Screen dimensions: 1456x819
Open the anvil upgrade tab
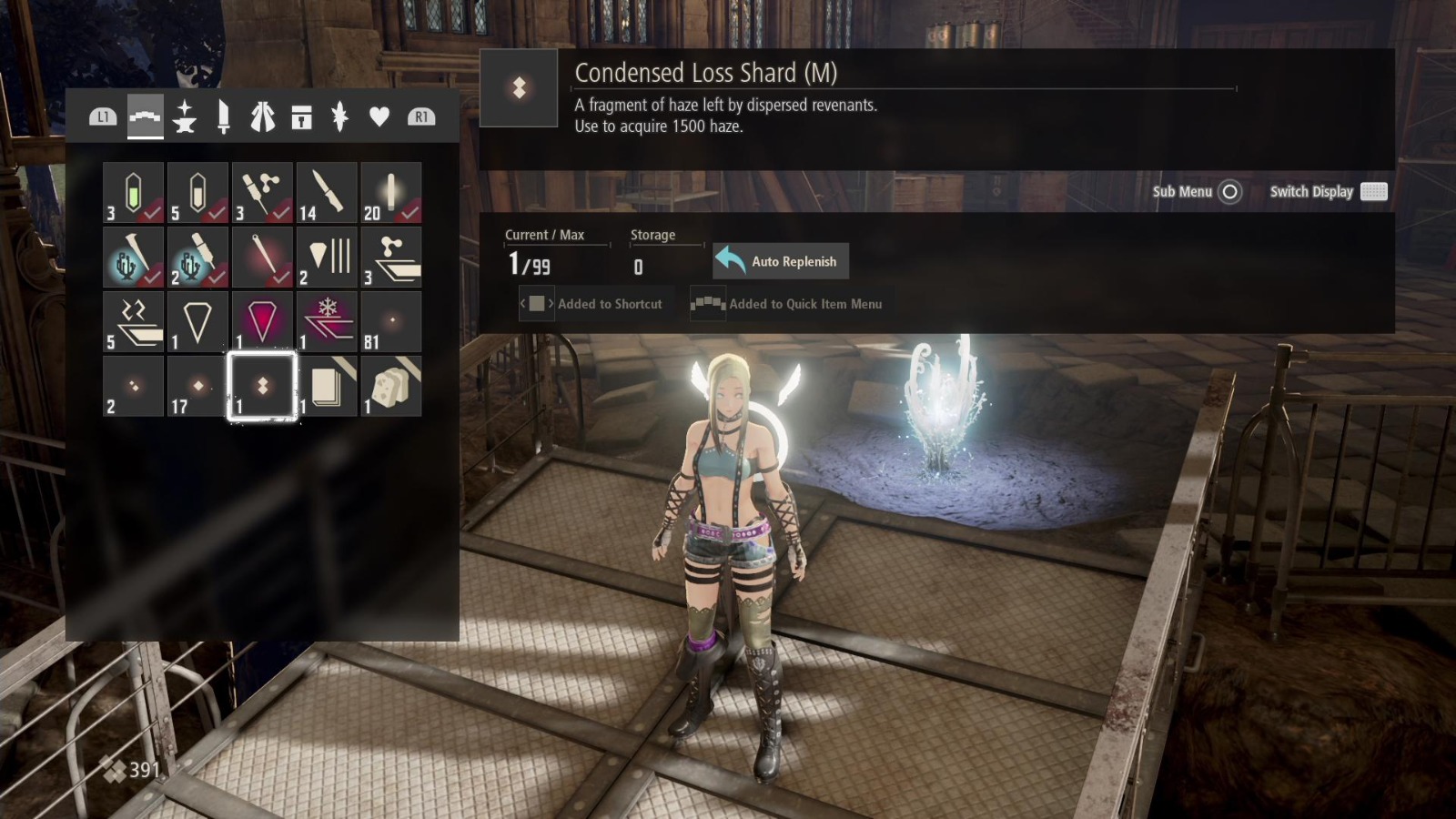click(x=182, y=116)
